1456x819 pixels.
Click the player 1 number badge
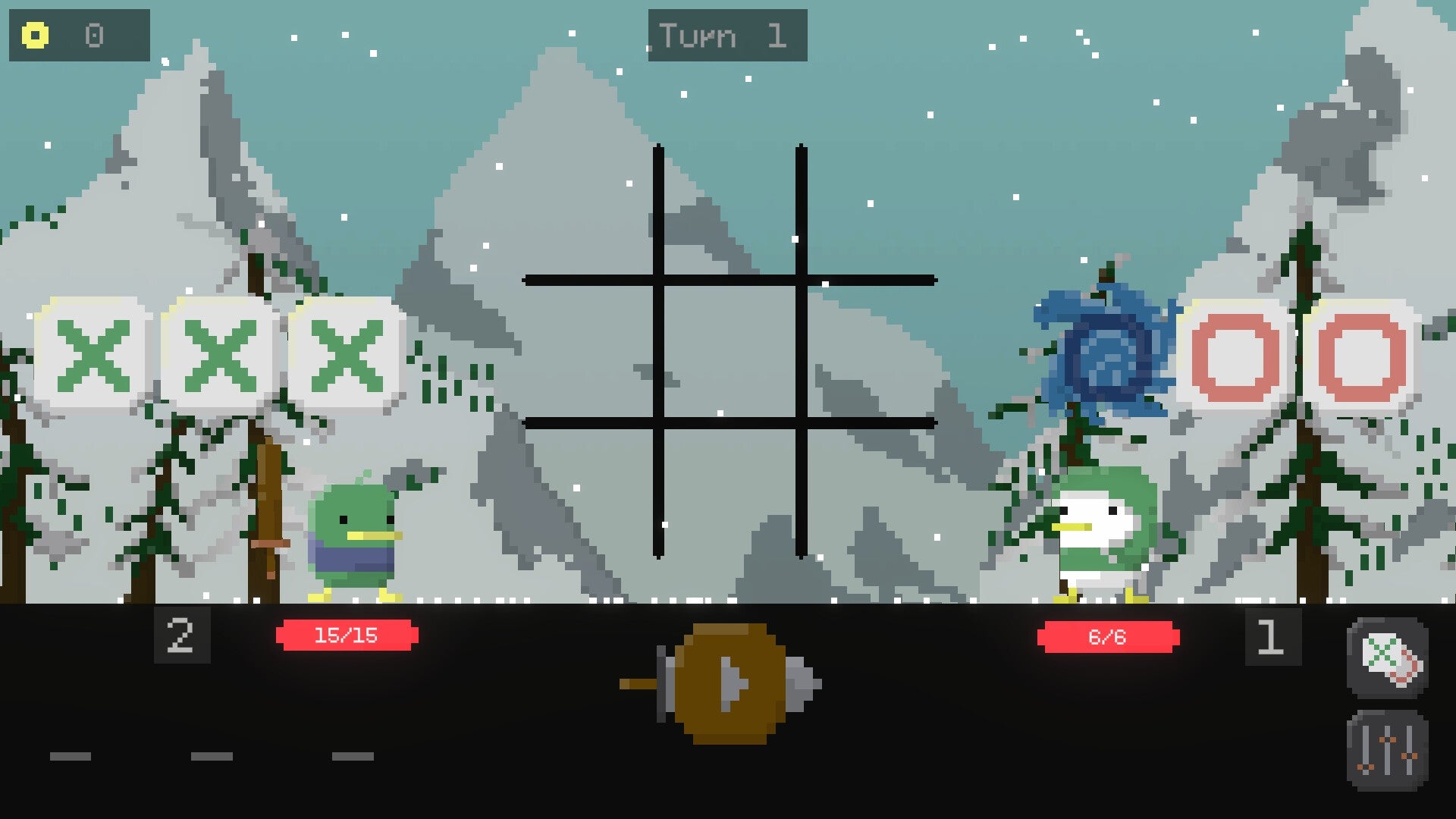[x=1269, y=637]
